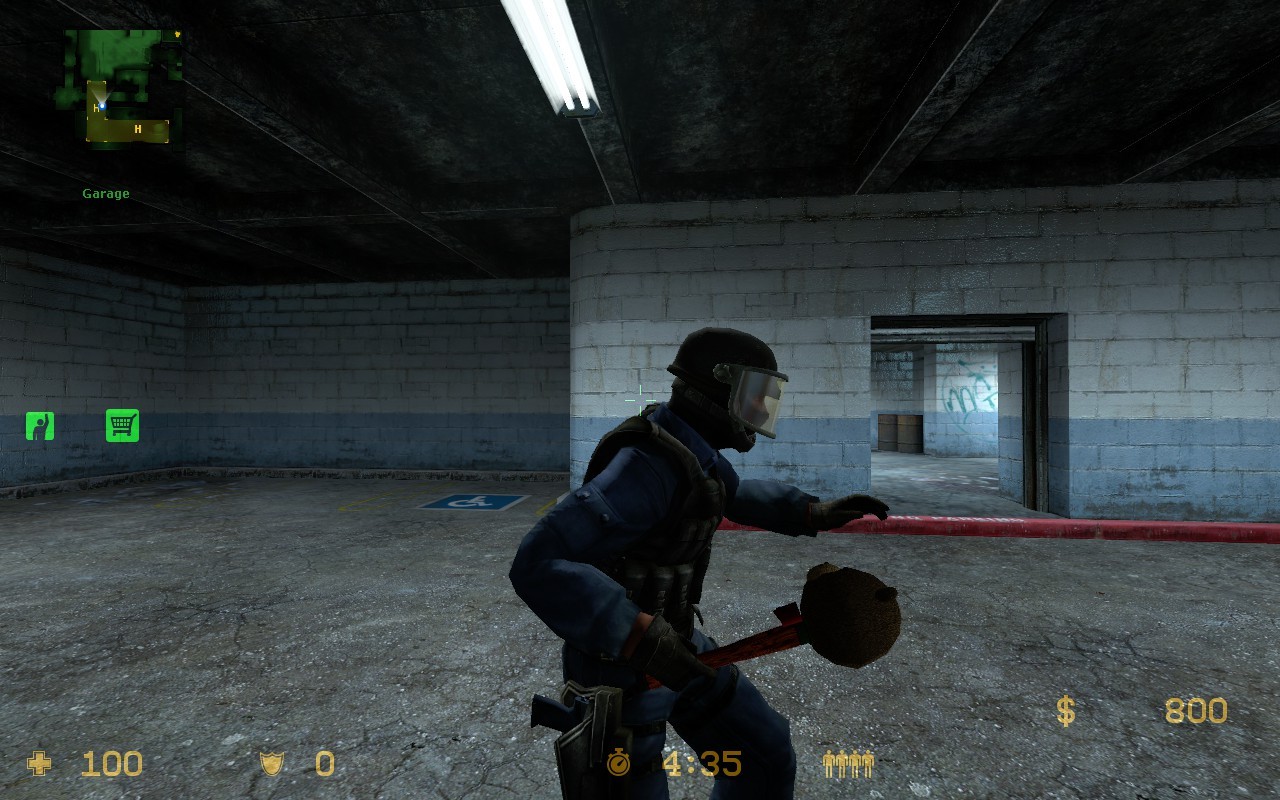Click the health value showing 100
This screenshot has height=800, width=1280.
point(112,765)
